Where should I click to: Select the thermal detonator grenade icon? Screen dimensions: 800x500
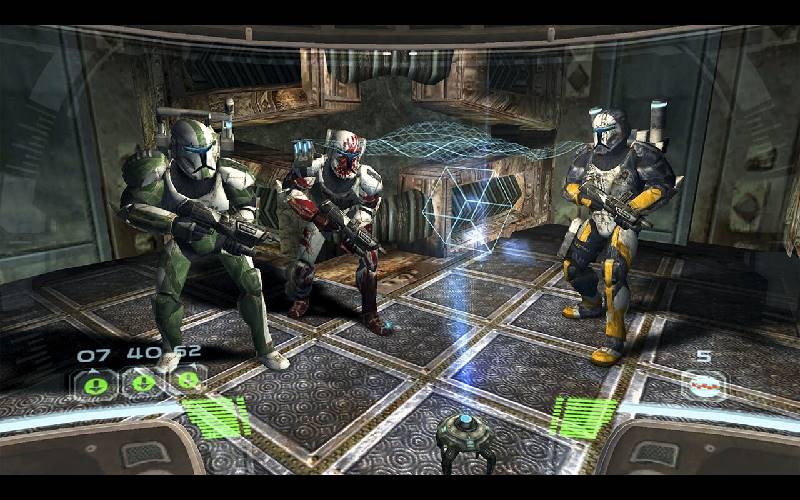pos(703,385)
